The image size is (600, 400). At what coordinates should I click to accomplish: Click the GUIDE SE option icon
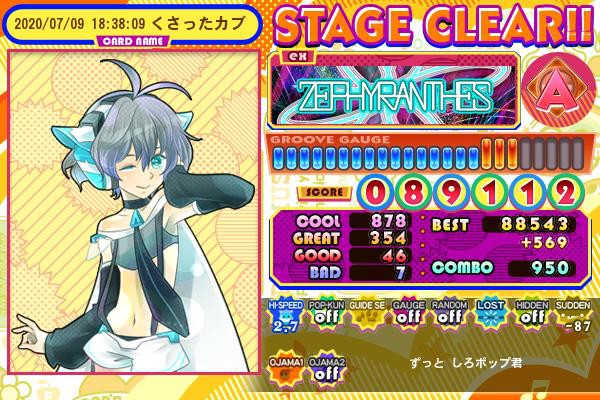pos(365,316)
